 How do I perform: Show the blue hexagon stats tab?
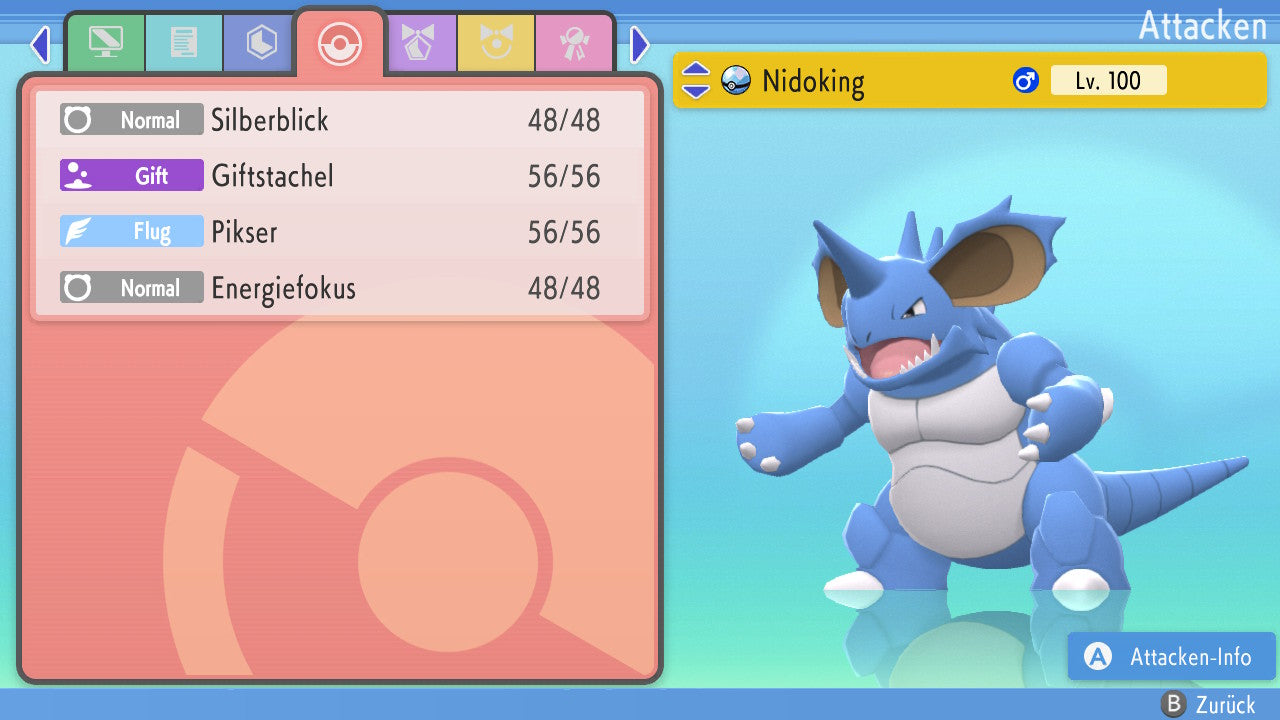pyautogui.click(x=261, y=43)
